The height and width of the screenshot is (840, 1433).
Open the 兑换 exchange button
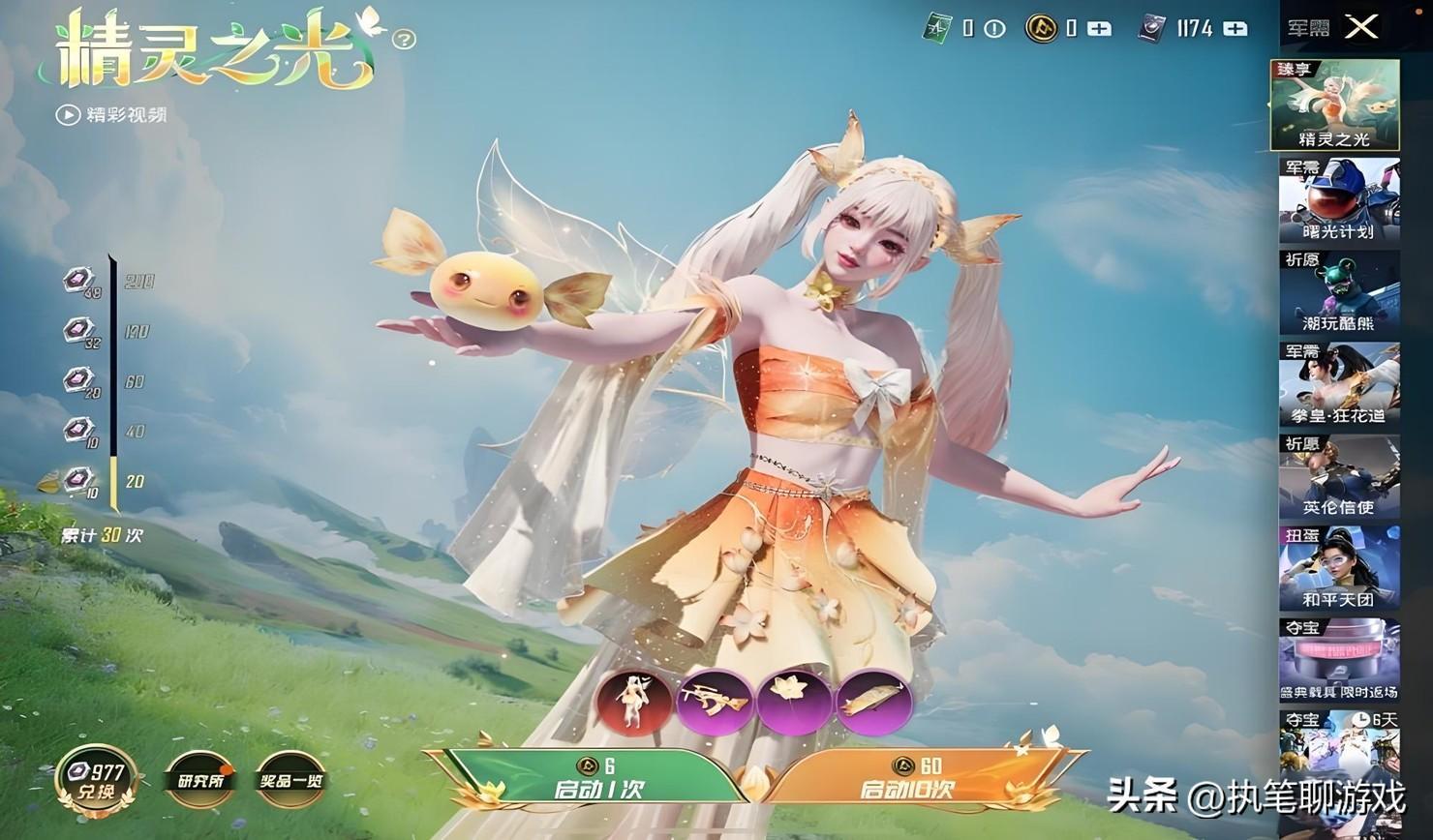coord(95,781)
